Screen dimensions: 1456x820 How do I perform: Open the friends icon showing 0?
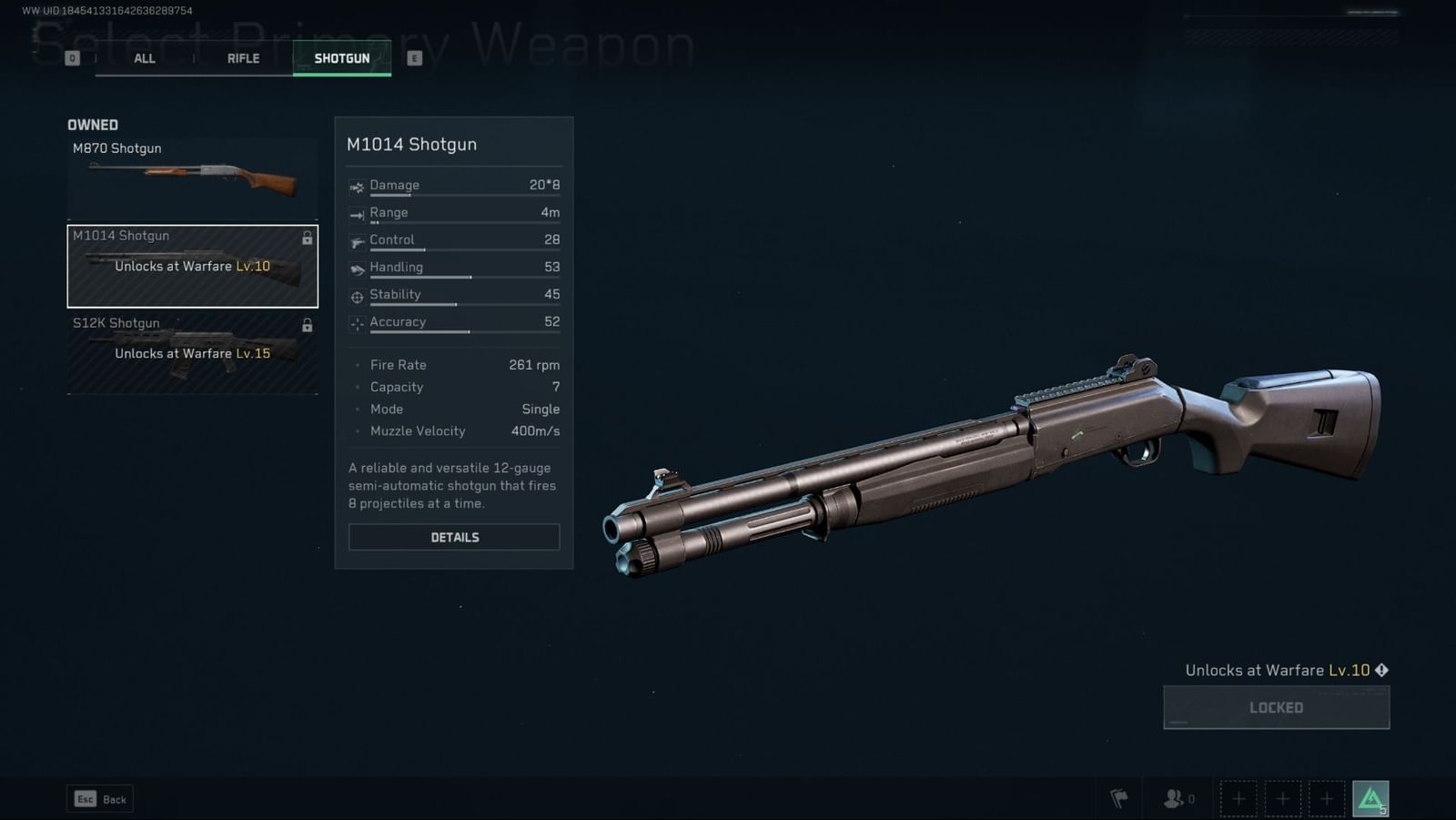pos(1174,798)
